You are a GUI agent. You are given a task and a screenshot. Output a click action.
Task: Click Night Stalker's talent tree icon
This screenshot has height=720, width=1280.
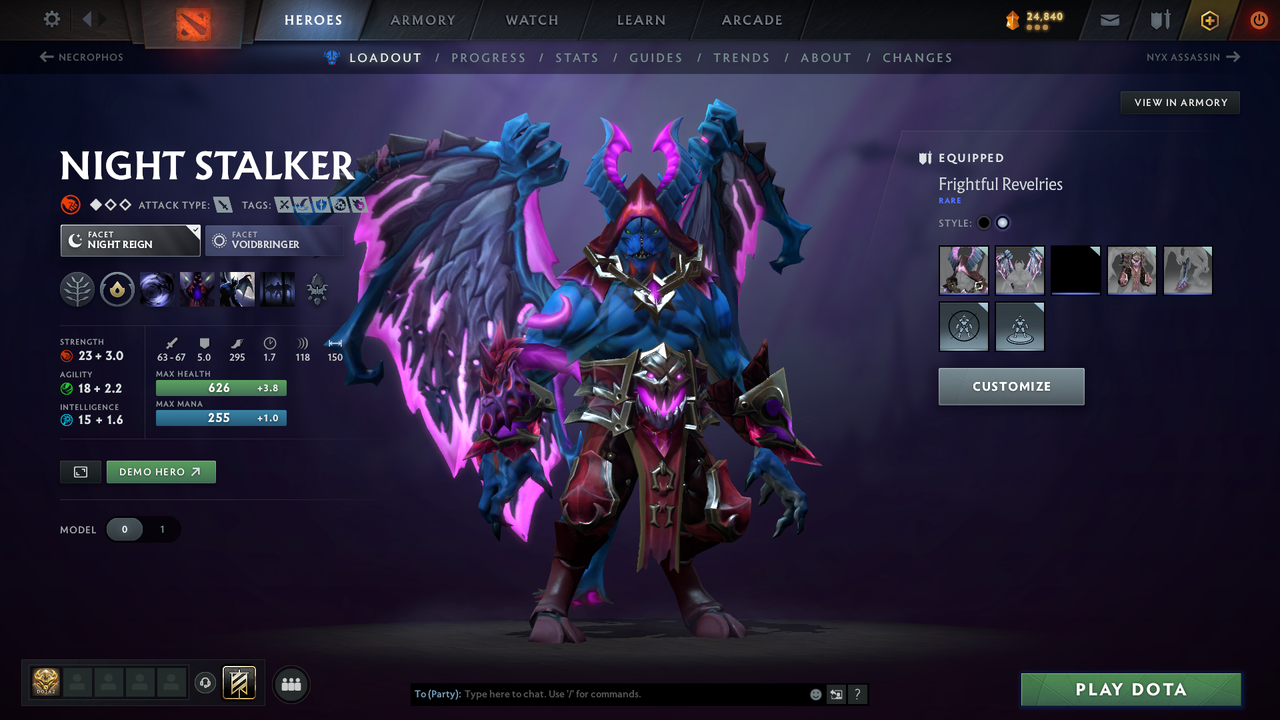[x=77, y=288]
